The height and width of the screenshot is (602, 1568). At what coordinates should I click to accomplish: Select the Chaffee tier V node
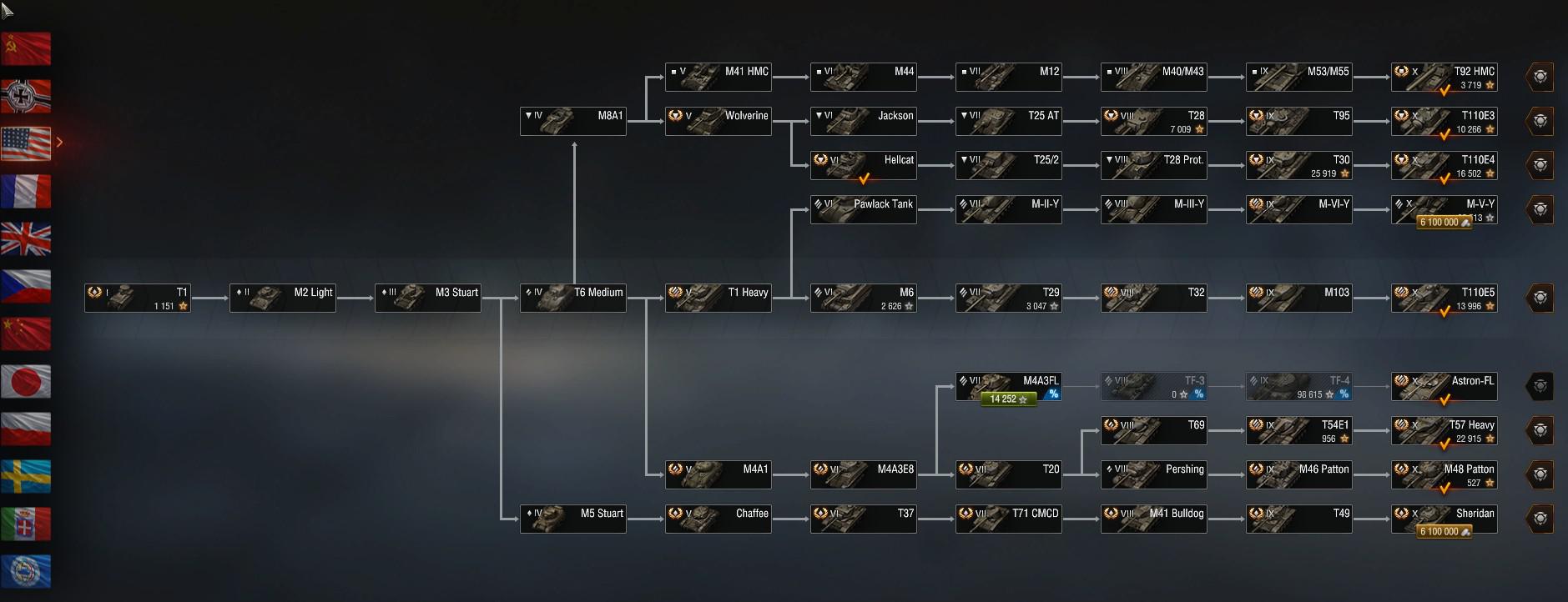[x=718, y=519]
